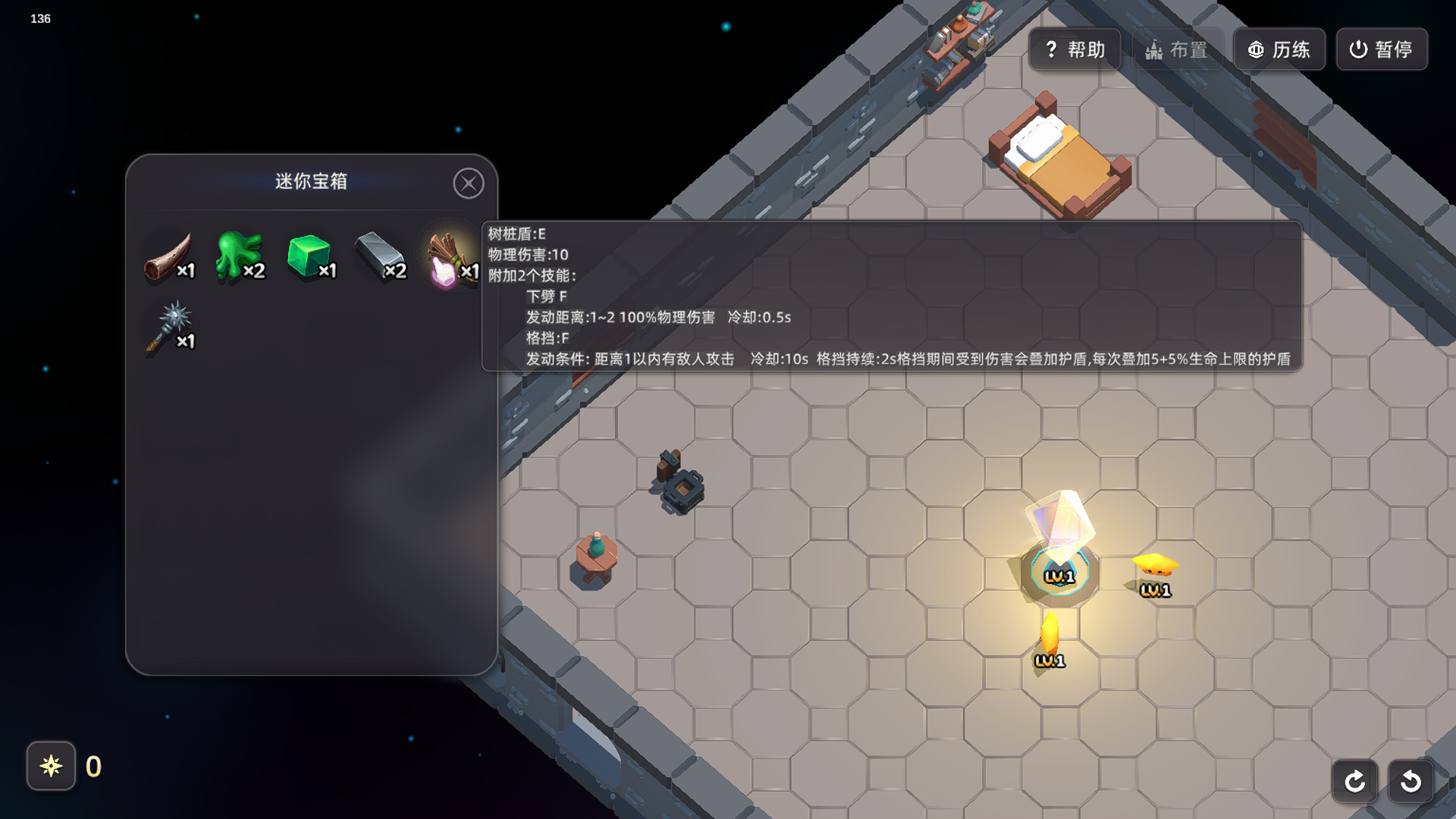
Task: Click the yellow star currency icon
Action: coord(51,766)
